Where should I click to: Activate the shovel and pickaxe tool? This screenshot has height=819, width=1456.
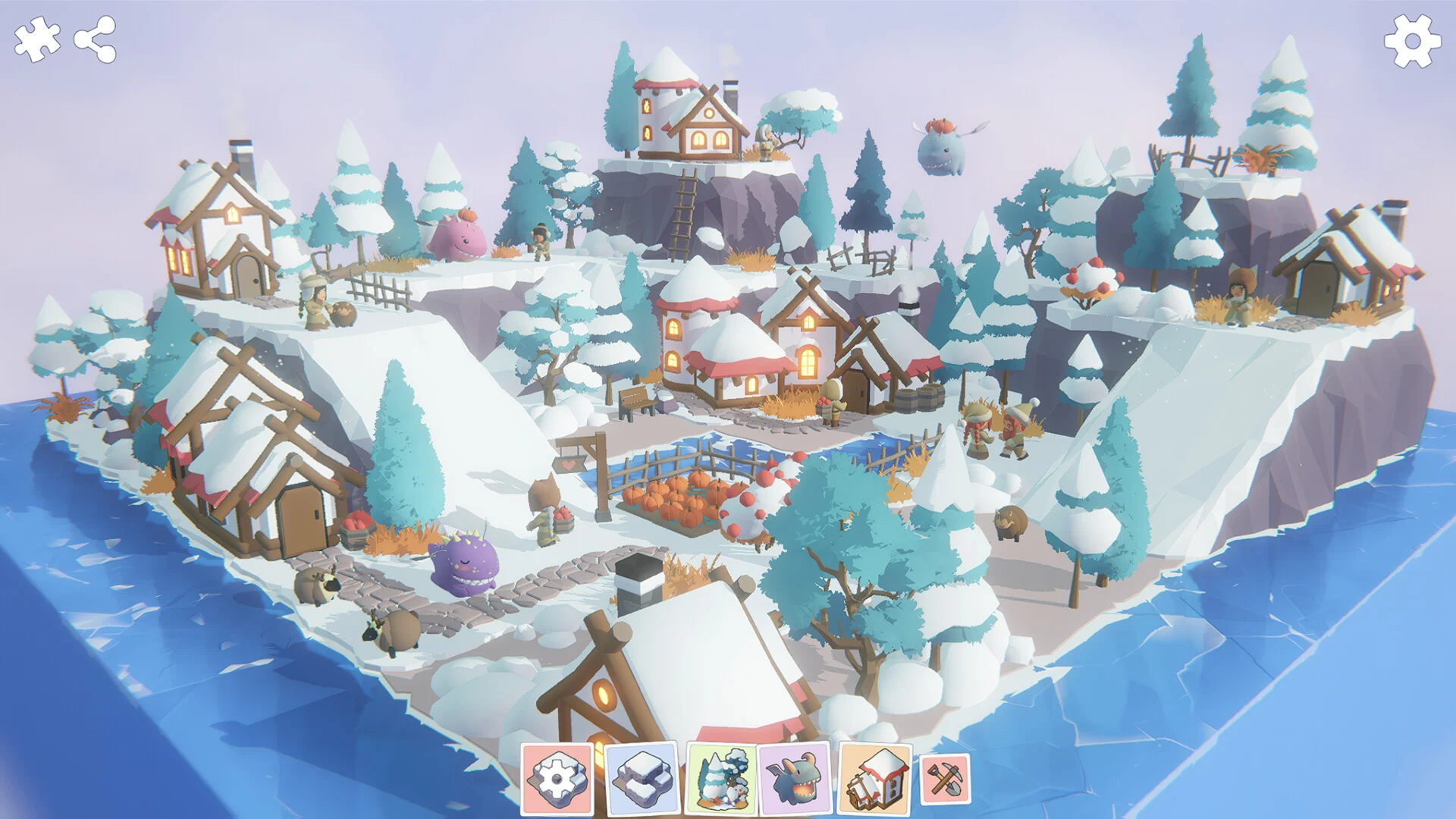945,779
